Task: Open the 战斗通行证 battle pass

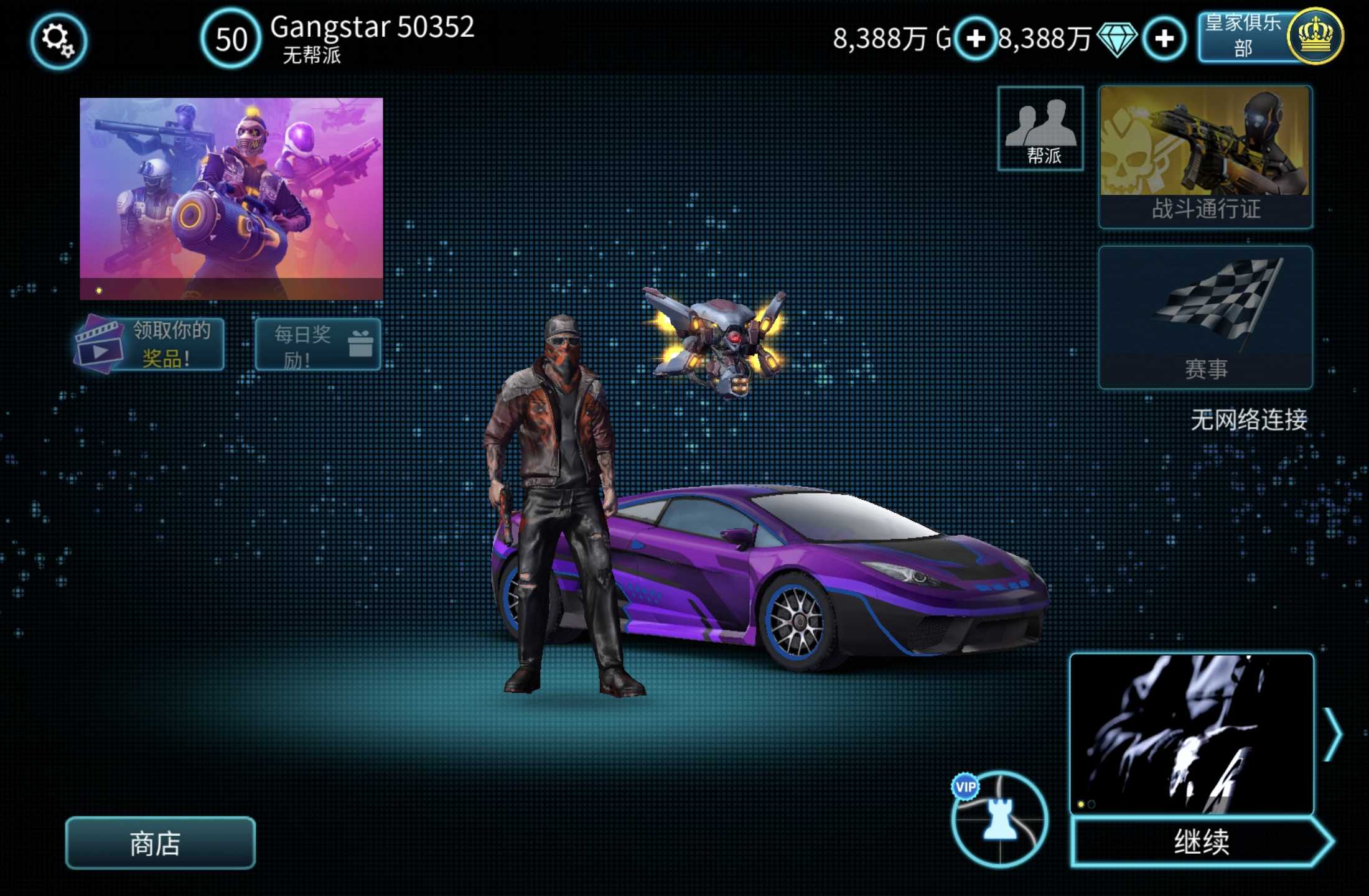Action: click(x=1205, y=157)
